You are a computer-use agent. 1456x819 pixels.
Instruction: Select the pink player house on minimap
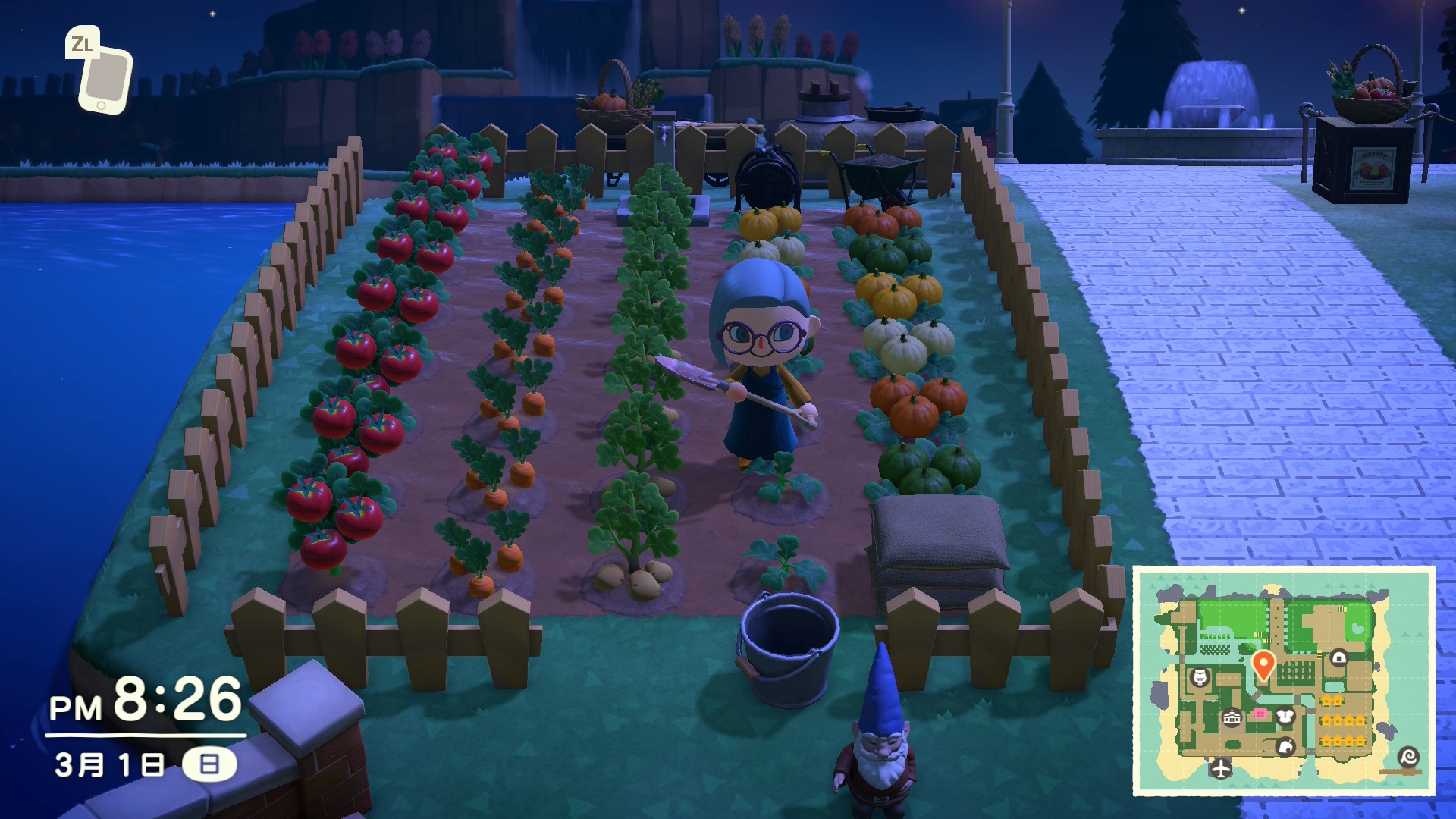click(x=1260, y=714)
